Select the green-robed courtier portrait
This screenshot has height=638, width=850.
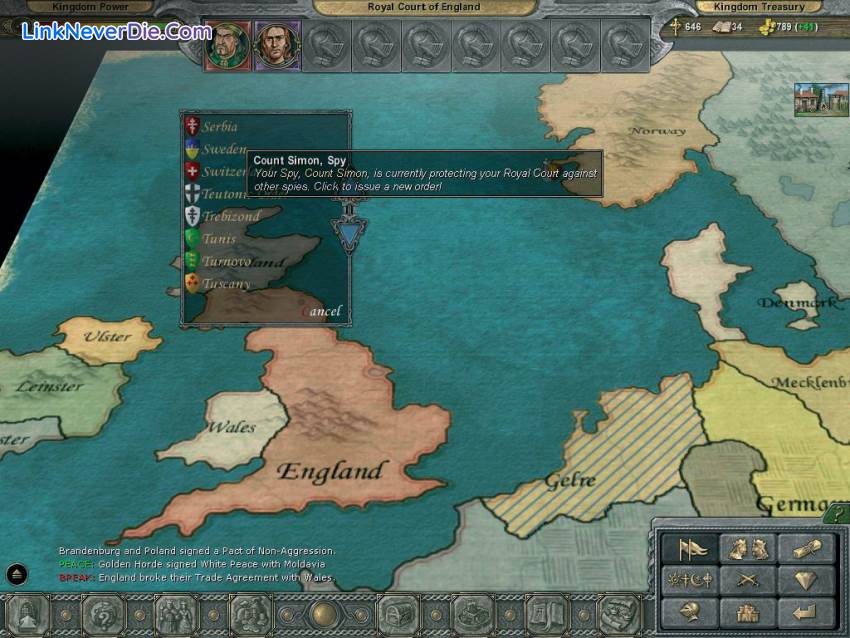(x=227, y=45)
